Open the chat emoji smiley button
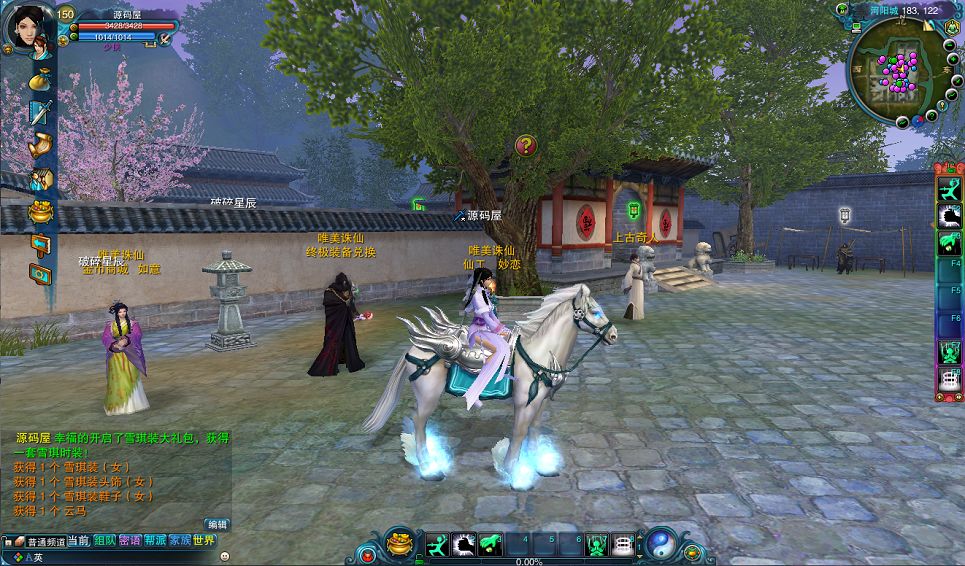The width and height of the screenshot is (965, 566). tap(224, 556)
